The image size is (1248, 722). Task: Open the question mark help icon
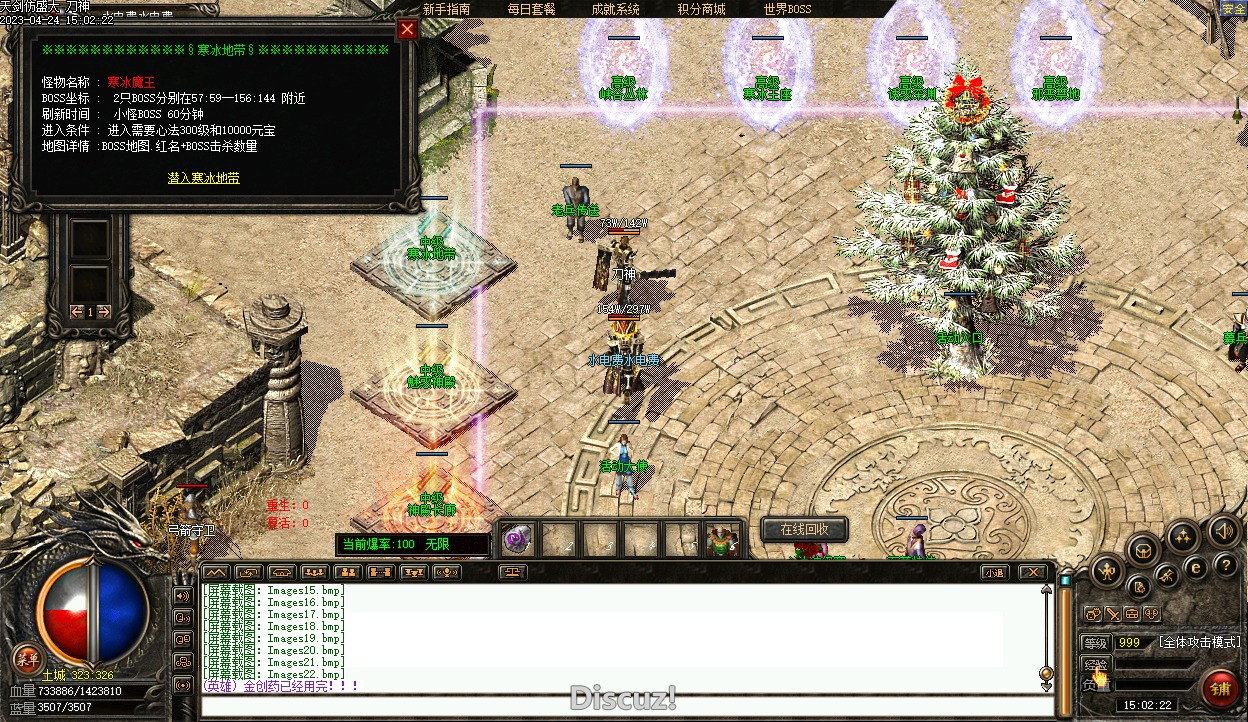1226,566
